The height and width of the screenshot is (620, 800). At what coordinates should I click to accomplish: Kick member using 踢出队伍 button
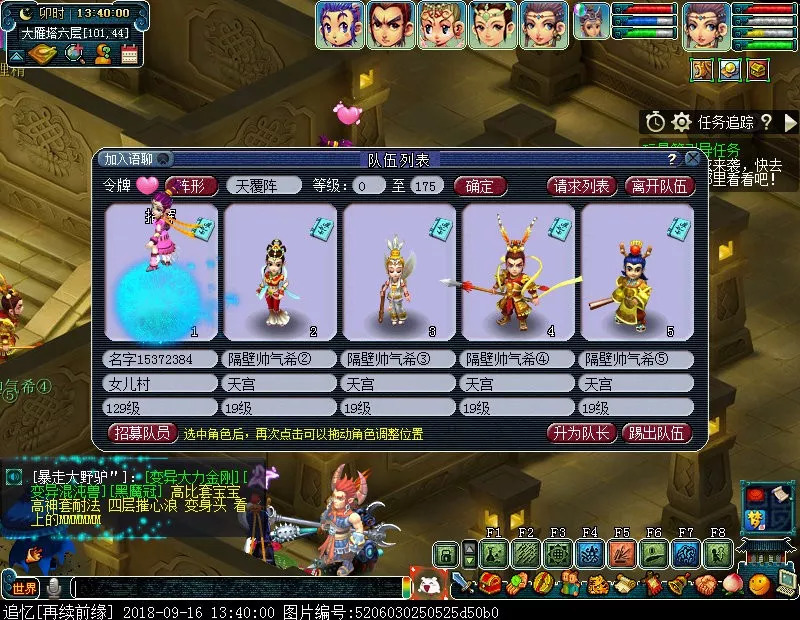(656, 434)
